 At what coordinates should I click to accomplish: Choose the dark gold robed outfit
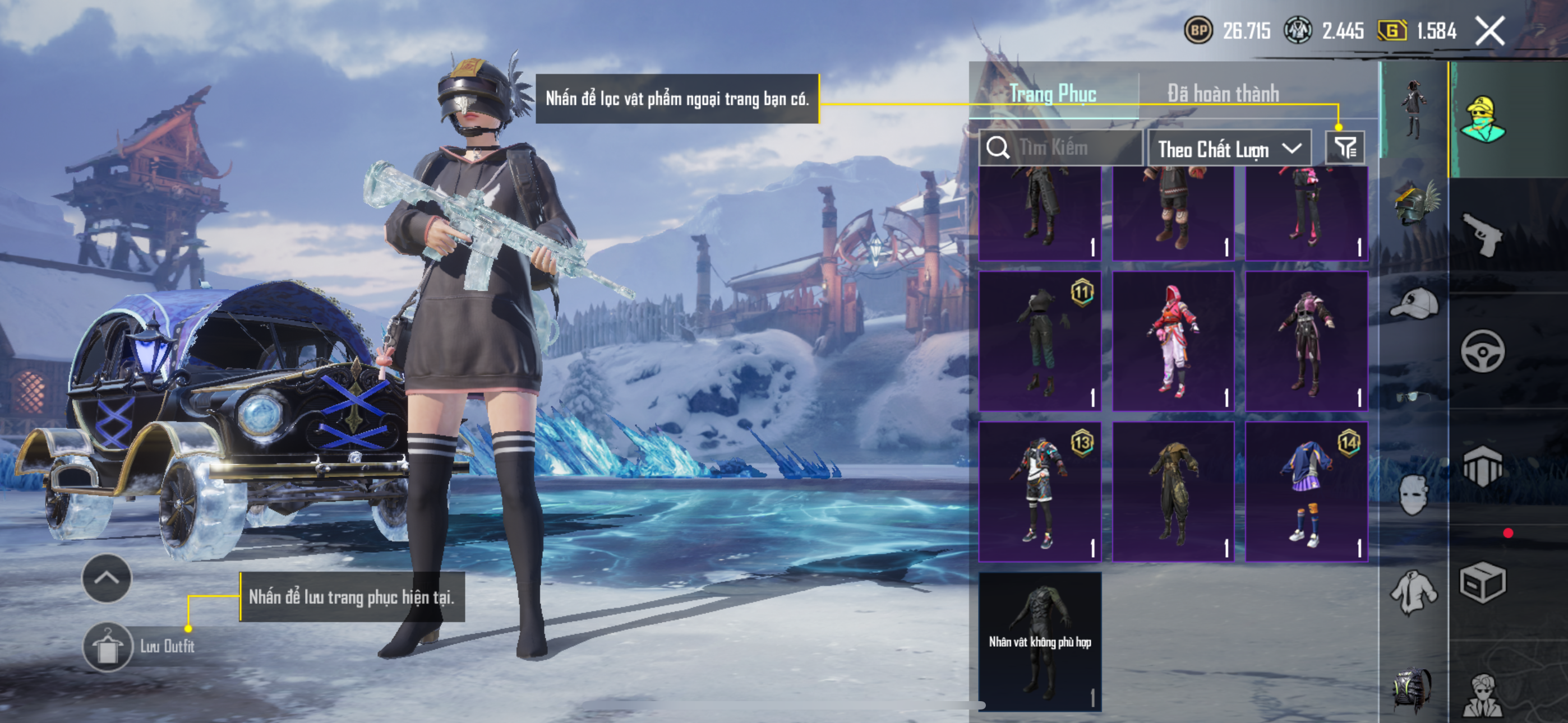point(1173,492)
